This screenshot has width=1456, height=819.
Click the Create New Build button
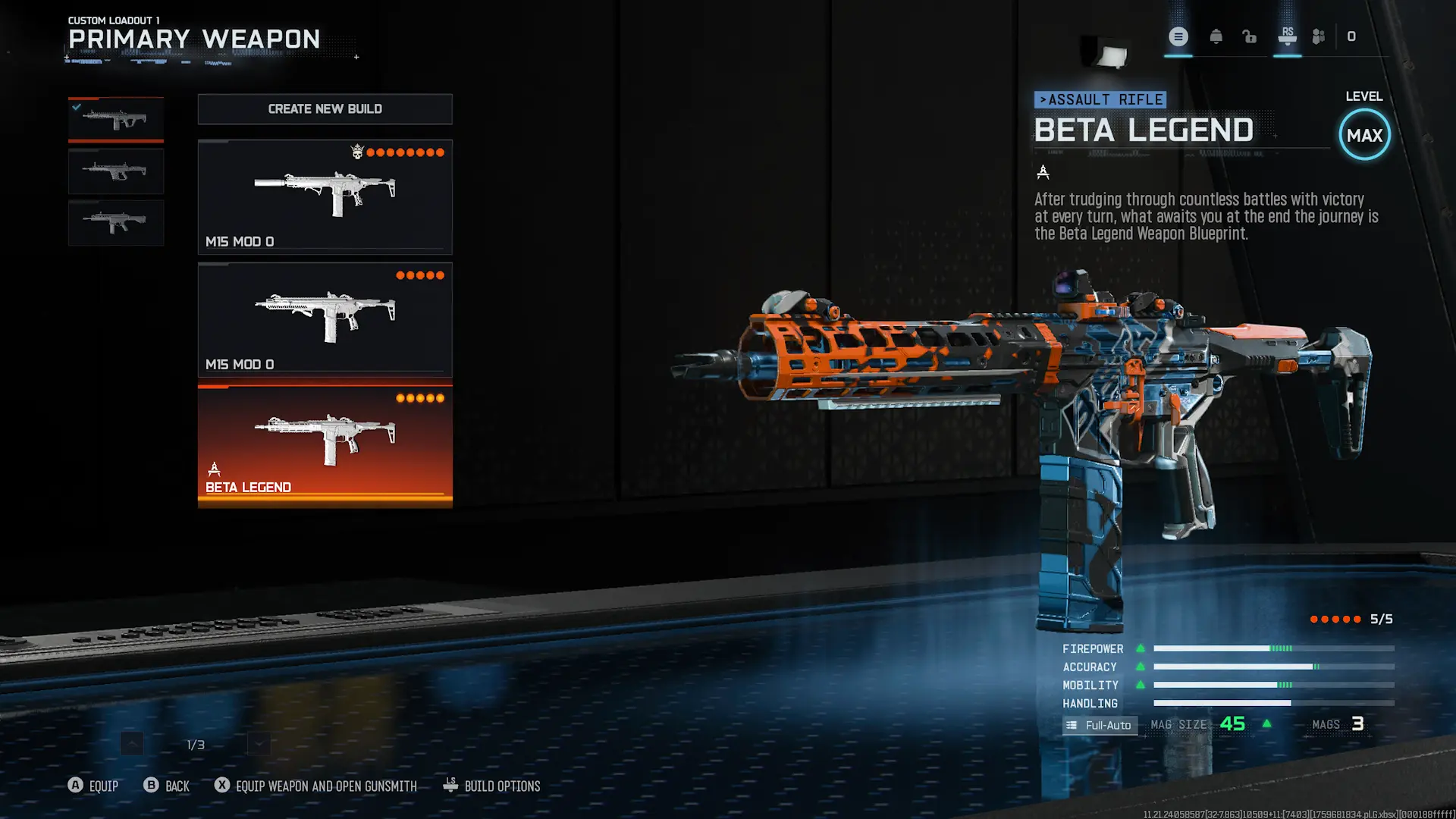point(325,109)
